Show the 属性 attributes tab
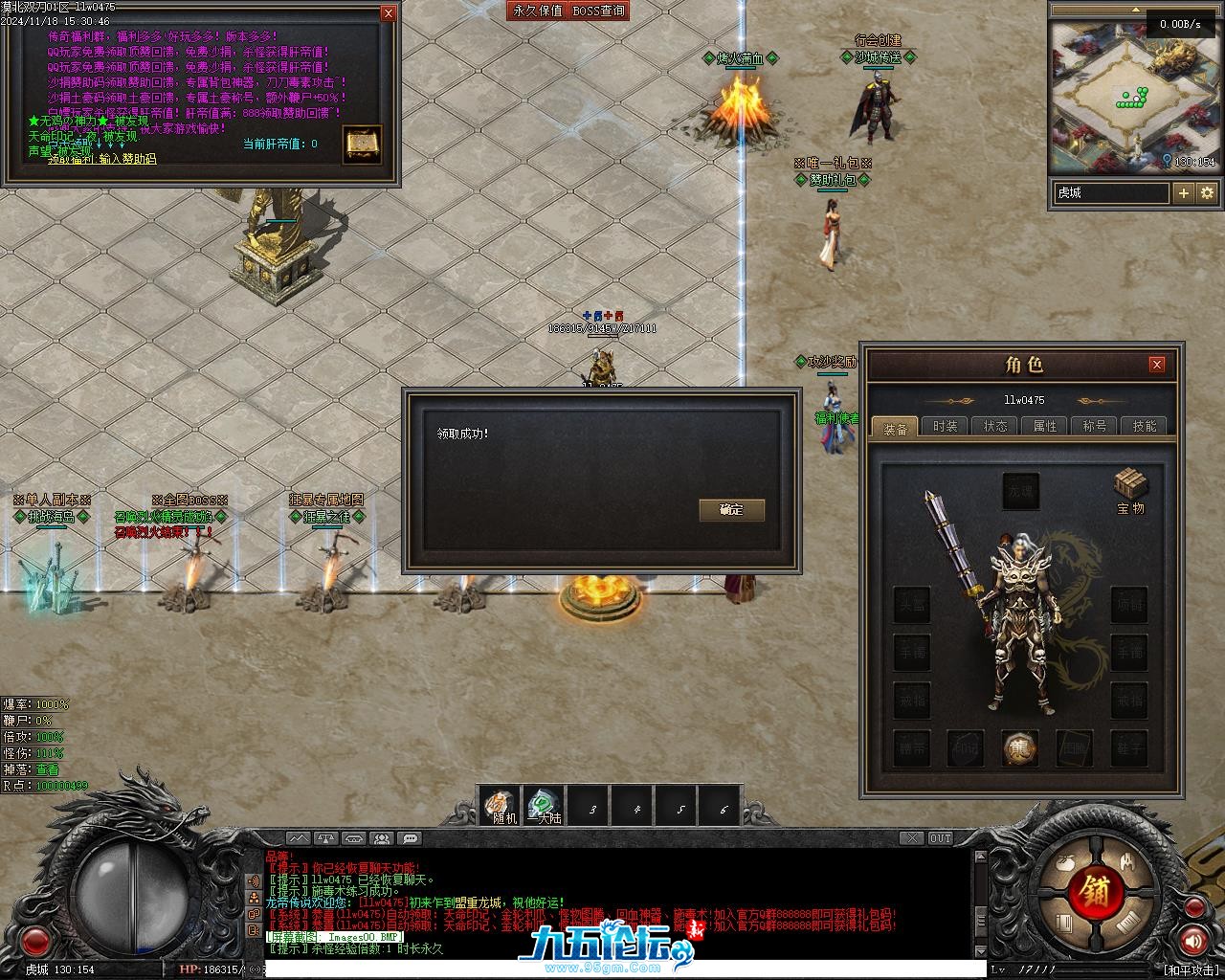 [1045, 427]
